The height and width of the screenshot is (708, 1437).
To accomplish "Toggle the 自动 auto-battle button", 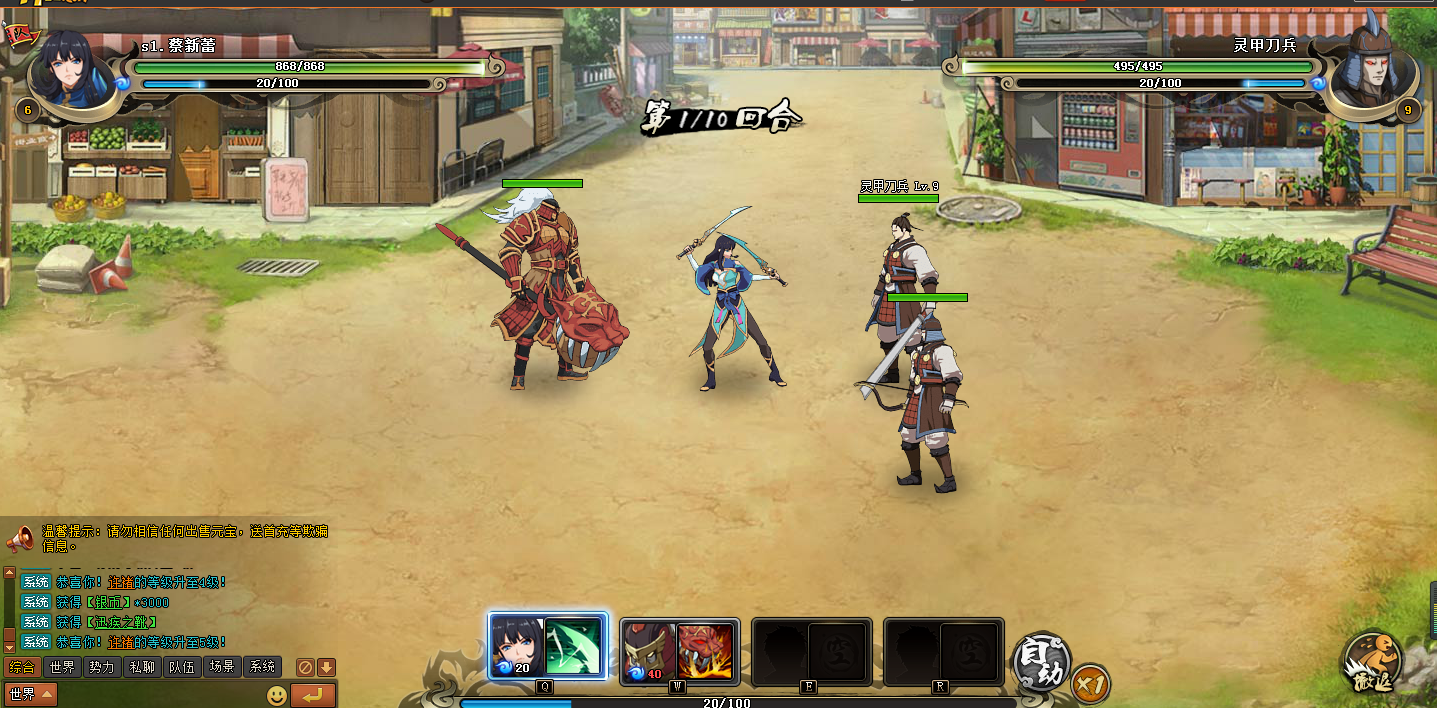I will click(1041, 662).
